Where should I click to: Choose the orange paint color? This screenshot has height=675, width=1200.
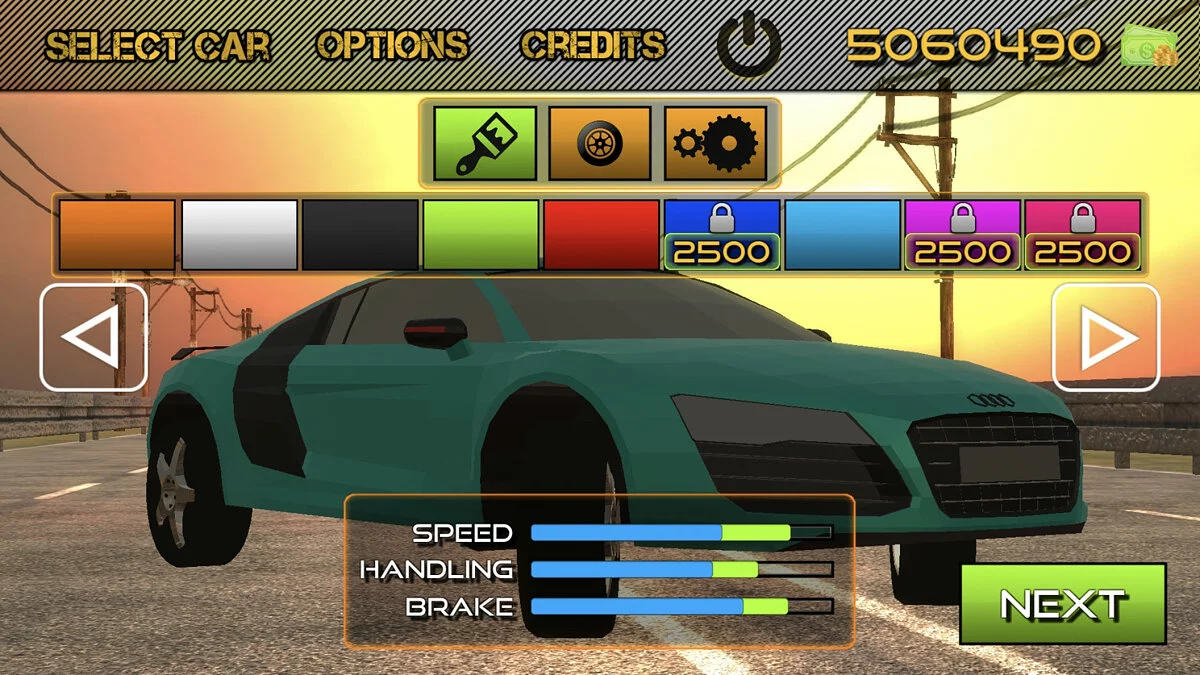117,235
